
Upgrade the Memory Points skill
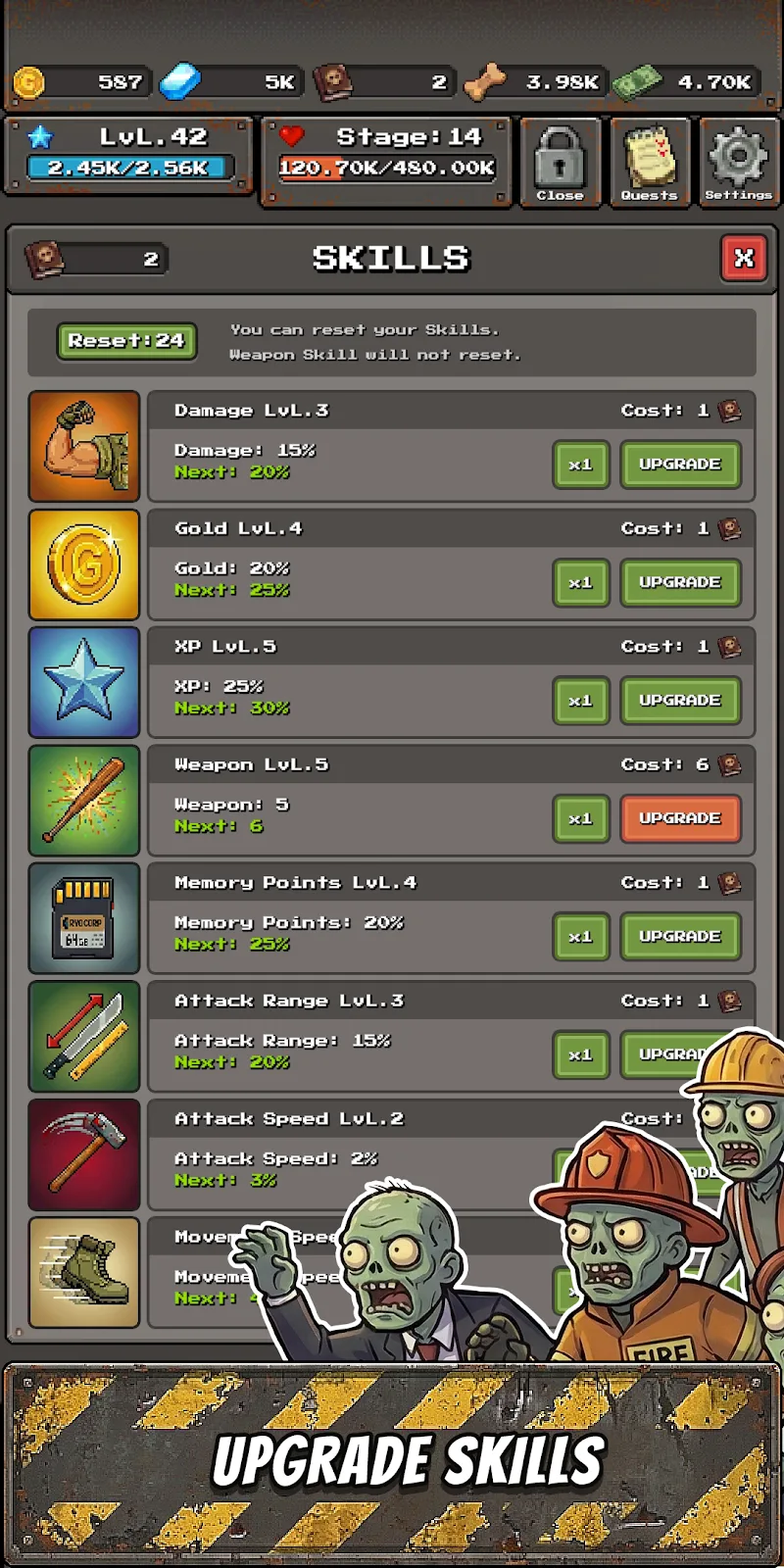pos(680,937)
